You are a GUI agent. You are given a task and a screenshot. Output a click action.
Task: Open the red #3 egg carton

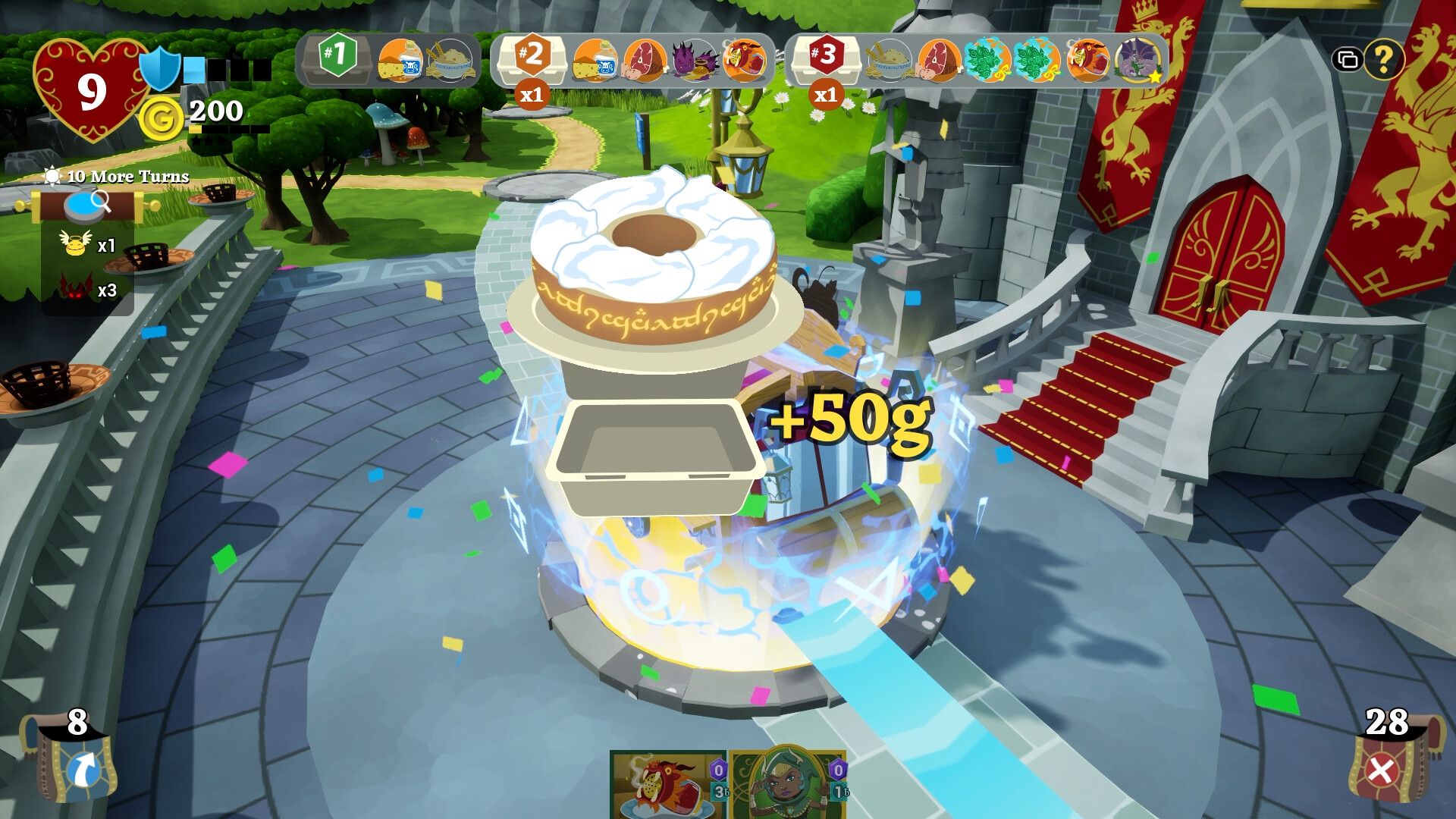pos(827,61)
